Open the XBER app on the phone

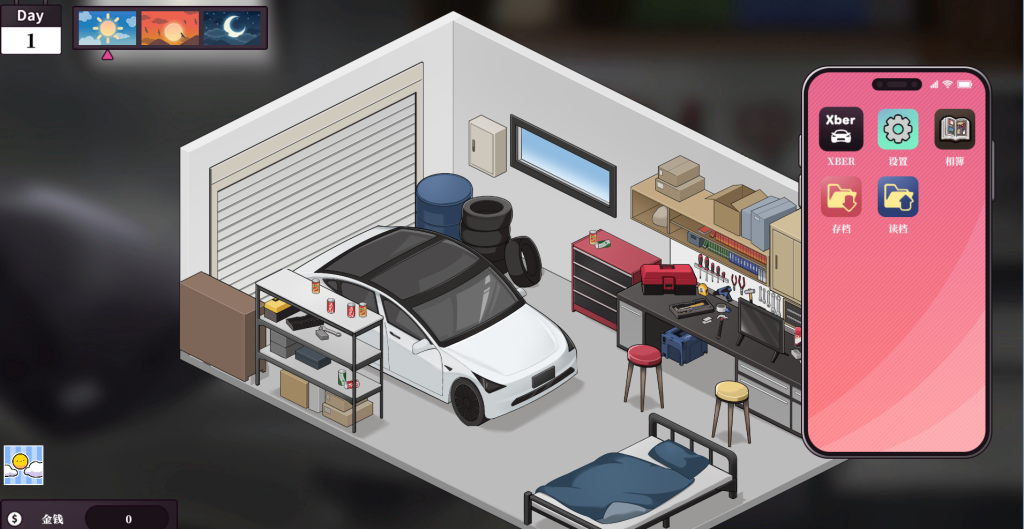[841, 129]
